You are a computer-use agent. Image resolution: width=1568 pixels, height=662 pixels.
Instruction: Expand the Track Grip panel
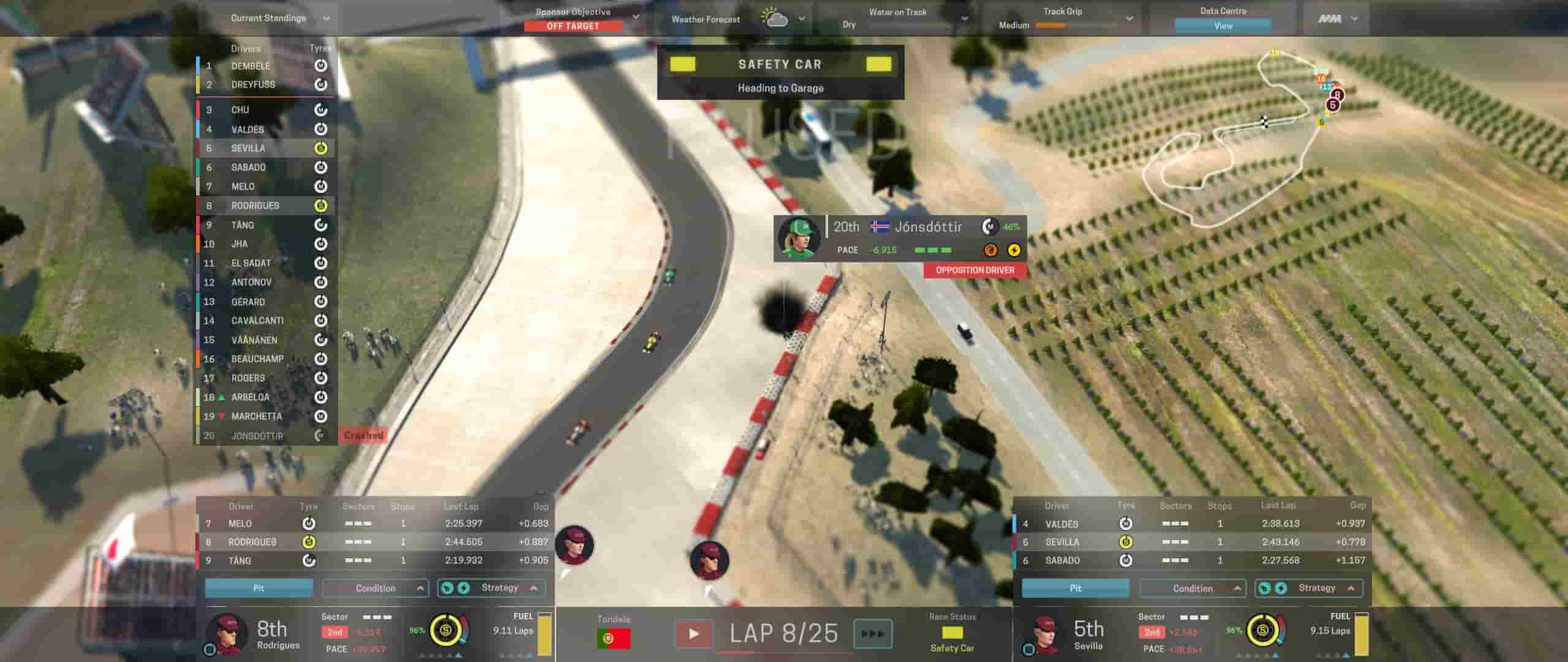tap(1129, 18)
